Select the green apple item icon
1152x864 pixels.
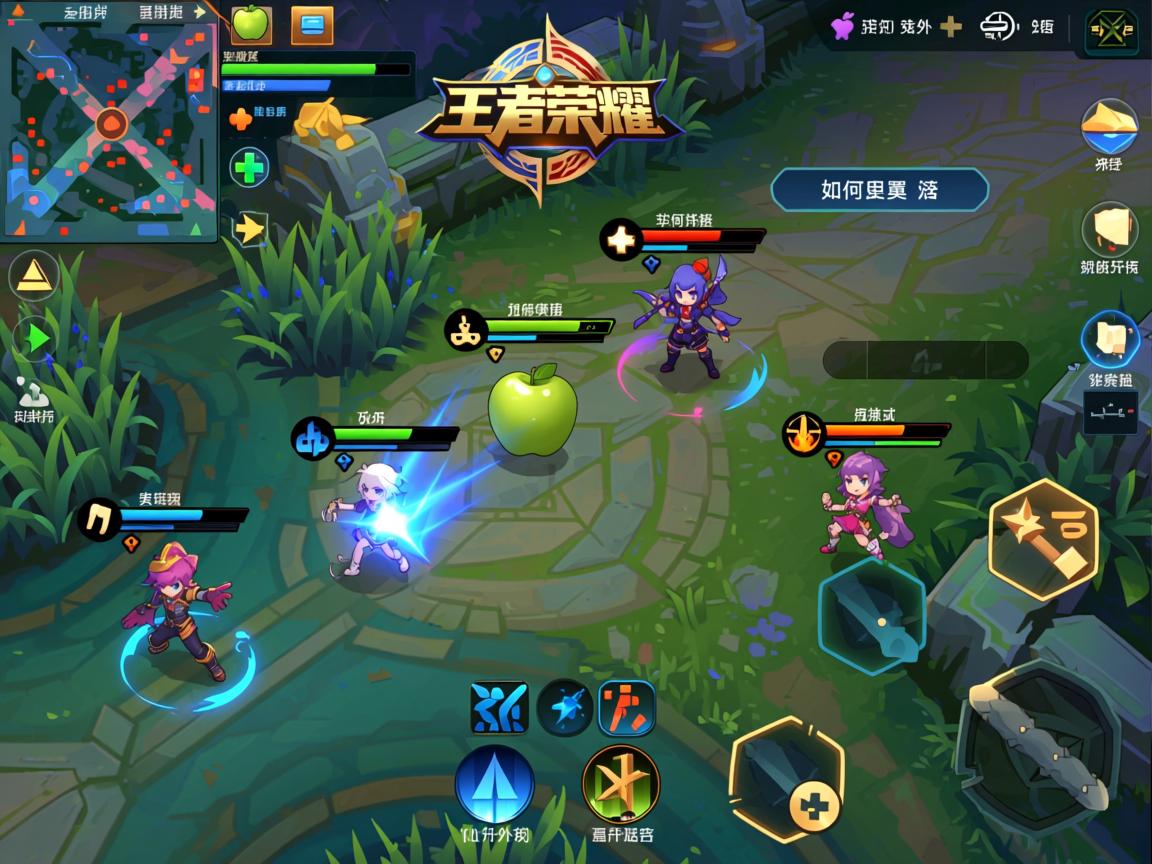(x=252, y=24)
